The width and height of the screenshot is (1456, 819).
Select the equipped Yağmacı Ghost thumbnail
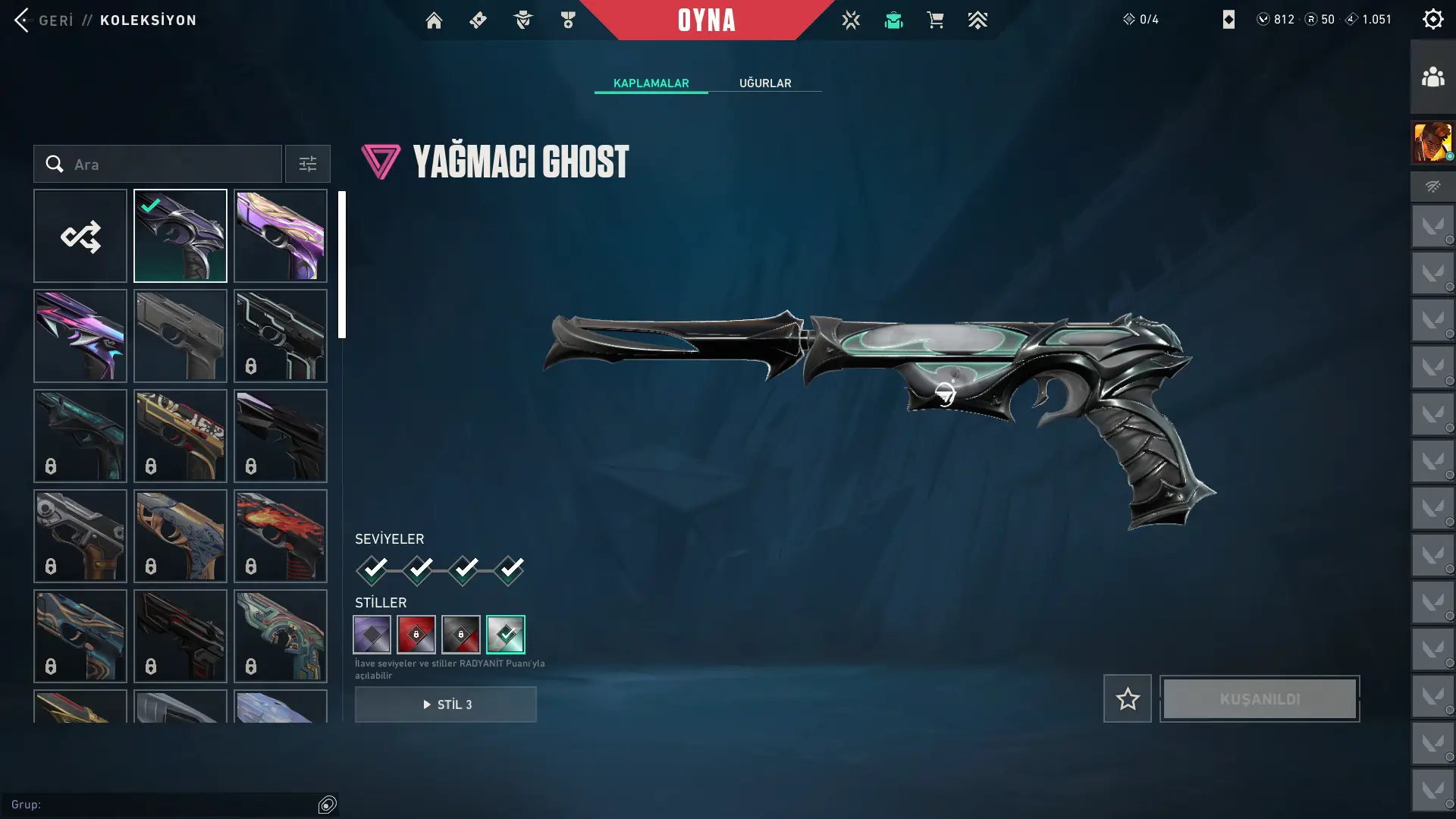[180, 236]
